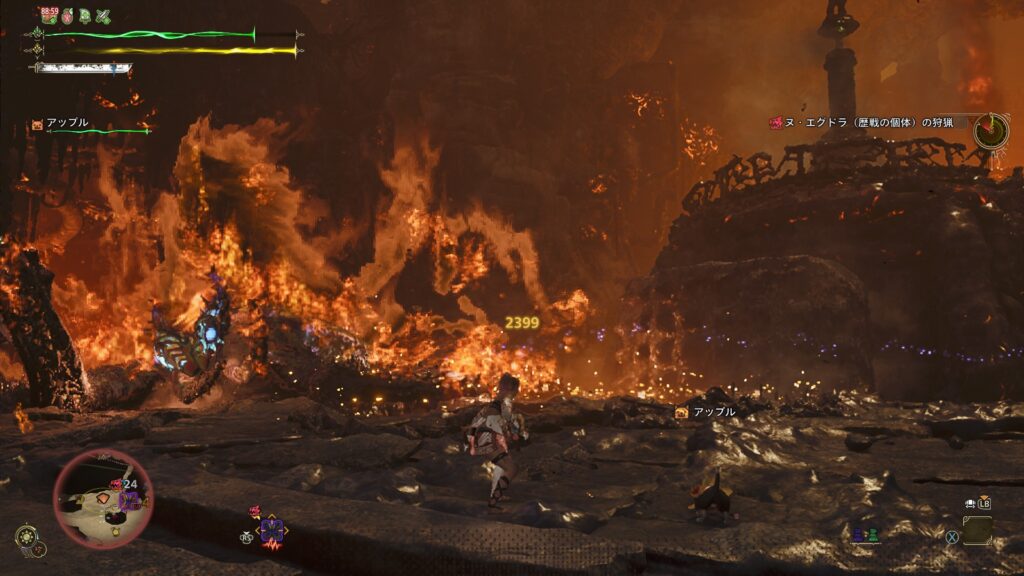This screenshot has height=576, width=1024.
Task: Select the sword attack buff status icon
Action: point(103,16)
